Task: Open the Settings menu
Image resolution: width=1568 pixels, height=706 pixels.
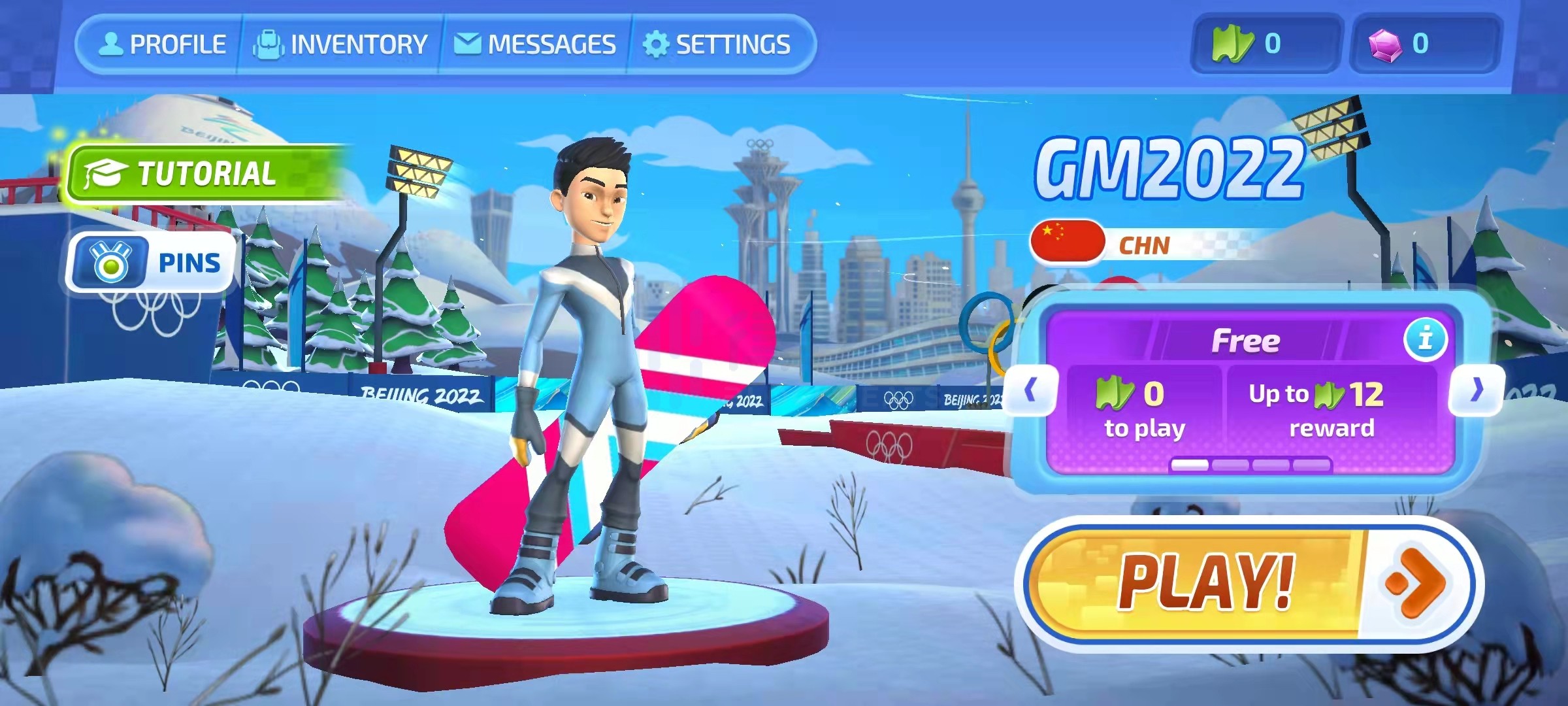Action: coord(717,44)
